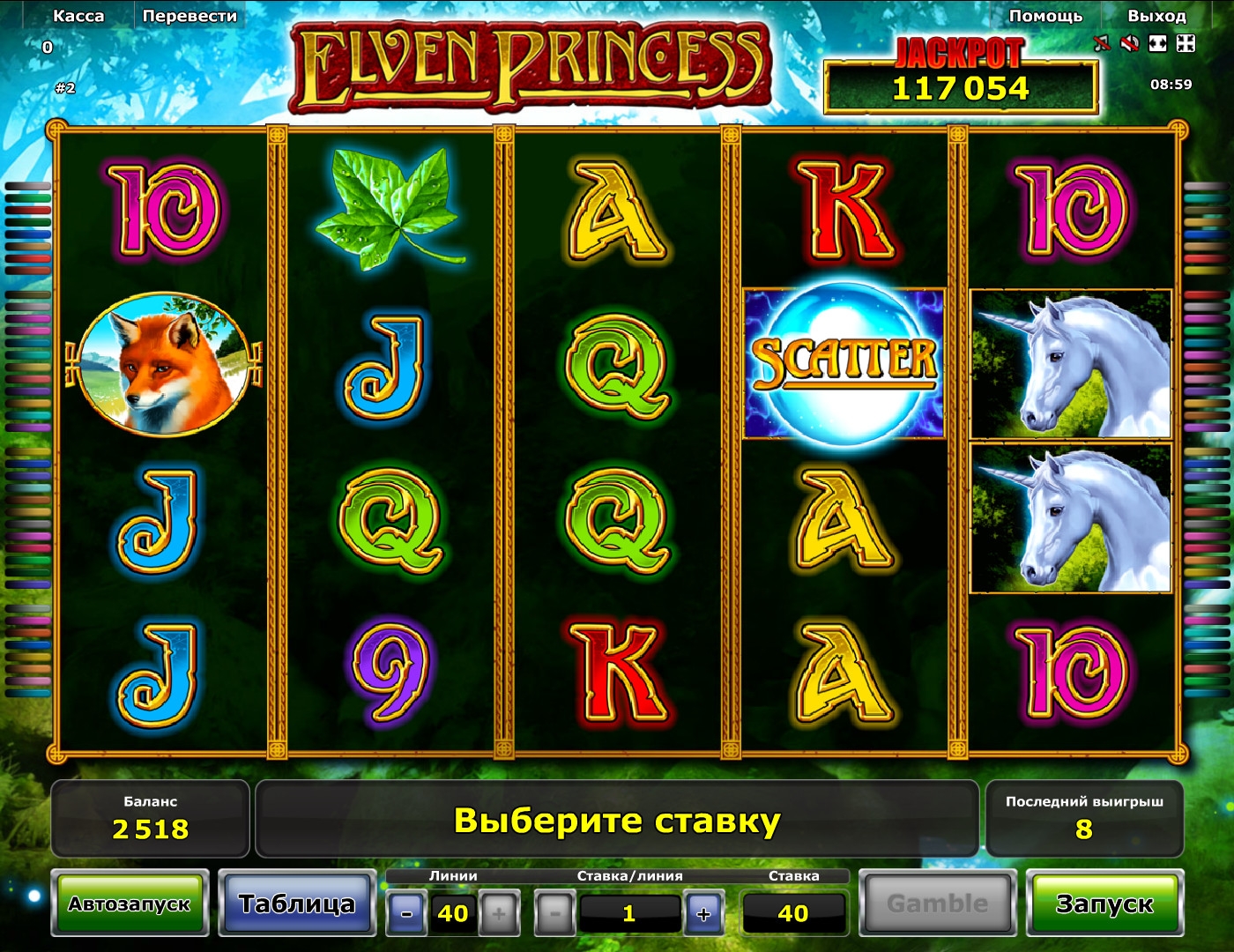Screen dimensions: 1234x952
Task: Open the Таблица paytable
Action: click(x=297, y=904)
